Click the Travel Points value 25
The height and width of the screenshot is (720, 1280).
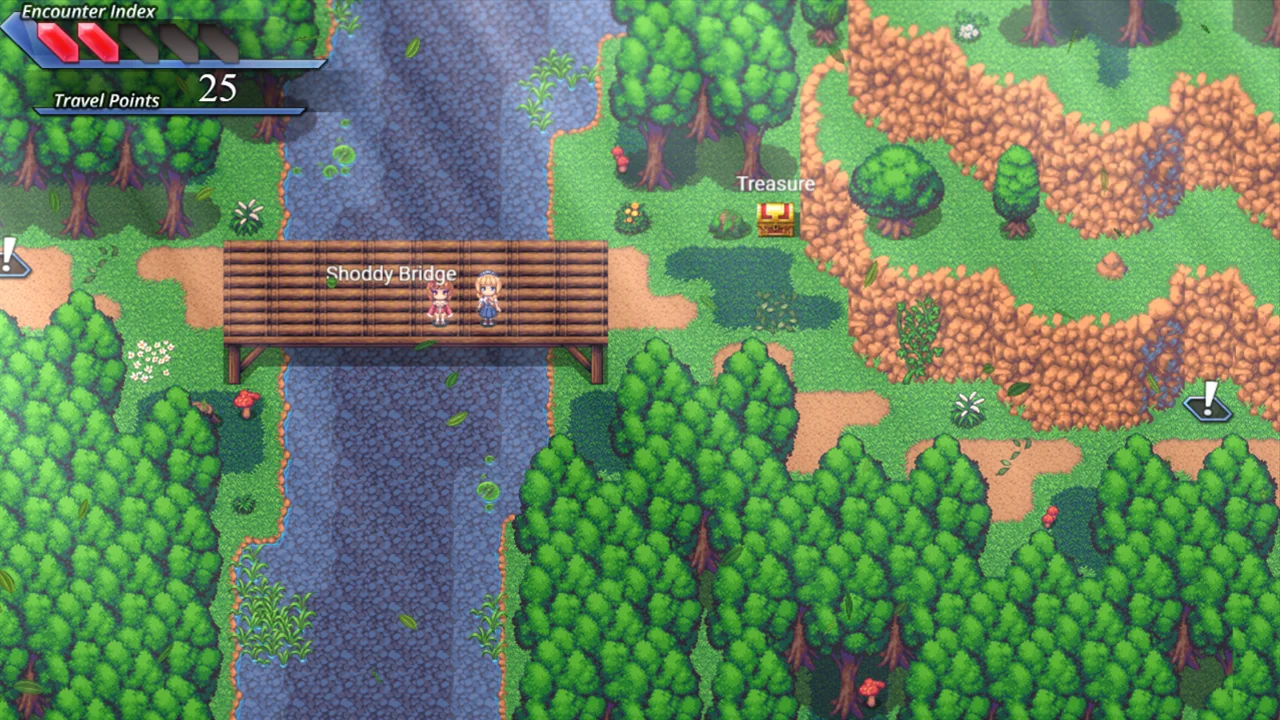click(x=220, y=89)
